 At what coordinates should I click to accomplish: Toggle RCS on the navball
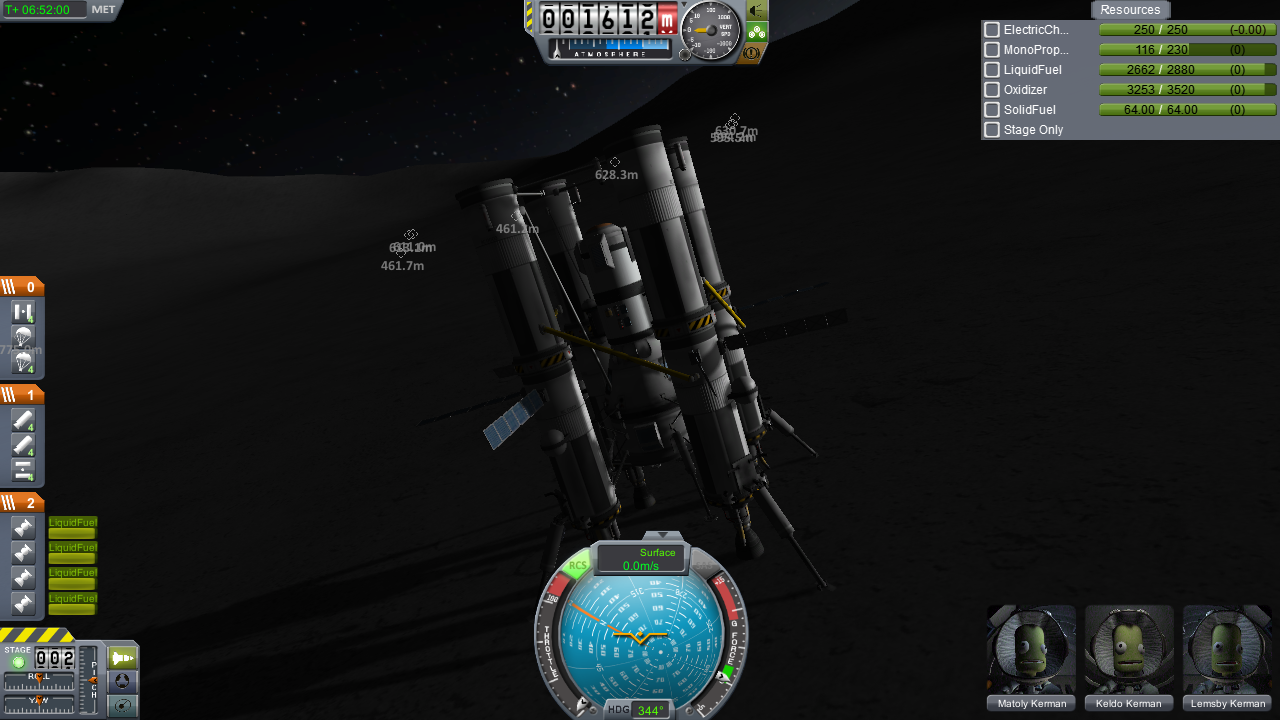click(x=577, y=566)
